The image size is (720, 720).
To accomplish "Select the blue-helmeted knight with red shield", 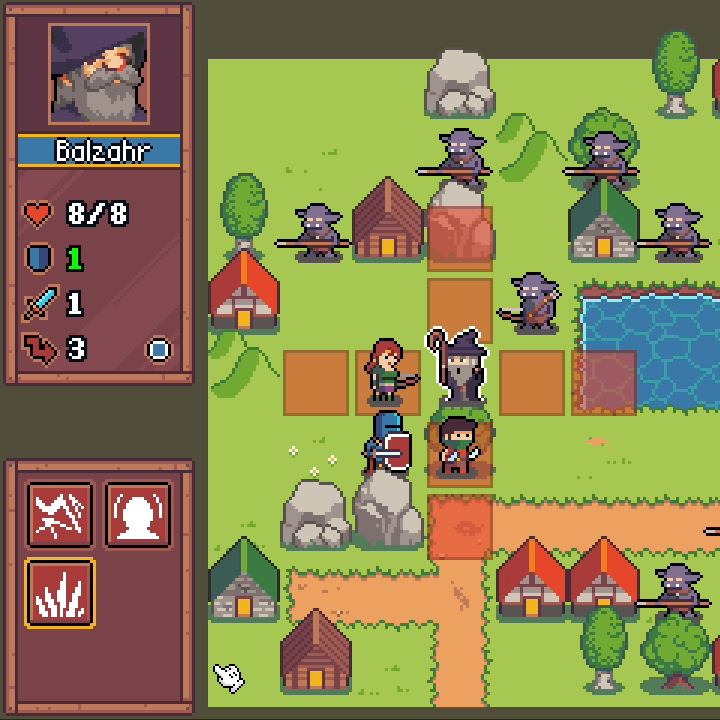I will [x=388, y=444].
